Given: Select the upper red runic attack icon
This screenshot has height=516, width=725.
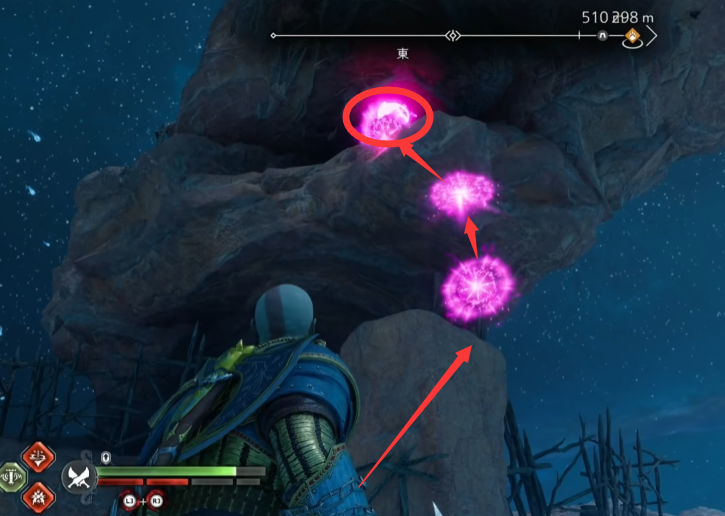Looking at the screenshot, I should 39,458.
